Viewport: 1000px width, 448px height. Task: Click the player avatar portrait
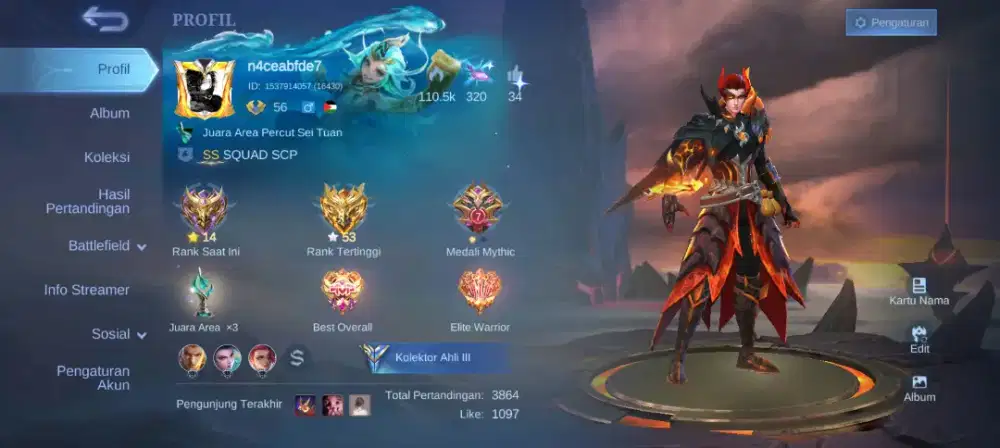(x=204, y=90)
